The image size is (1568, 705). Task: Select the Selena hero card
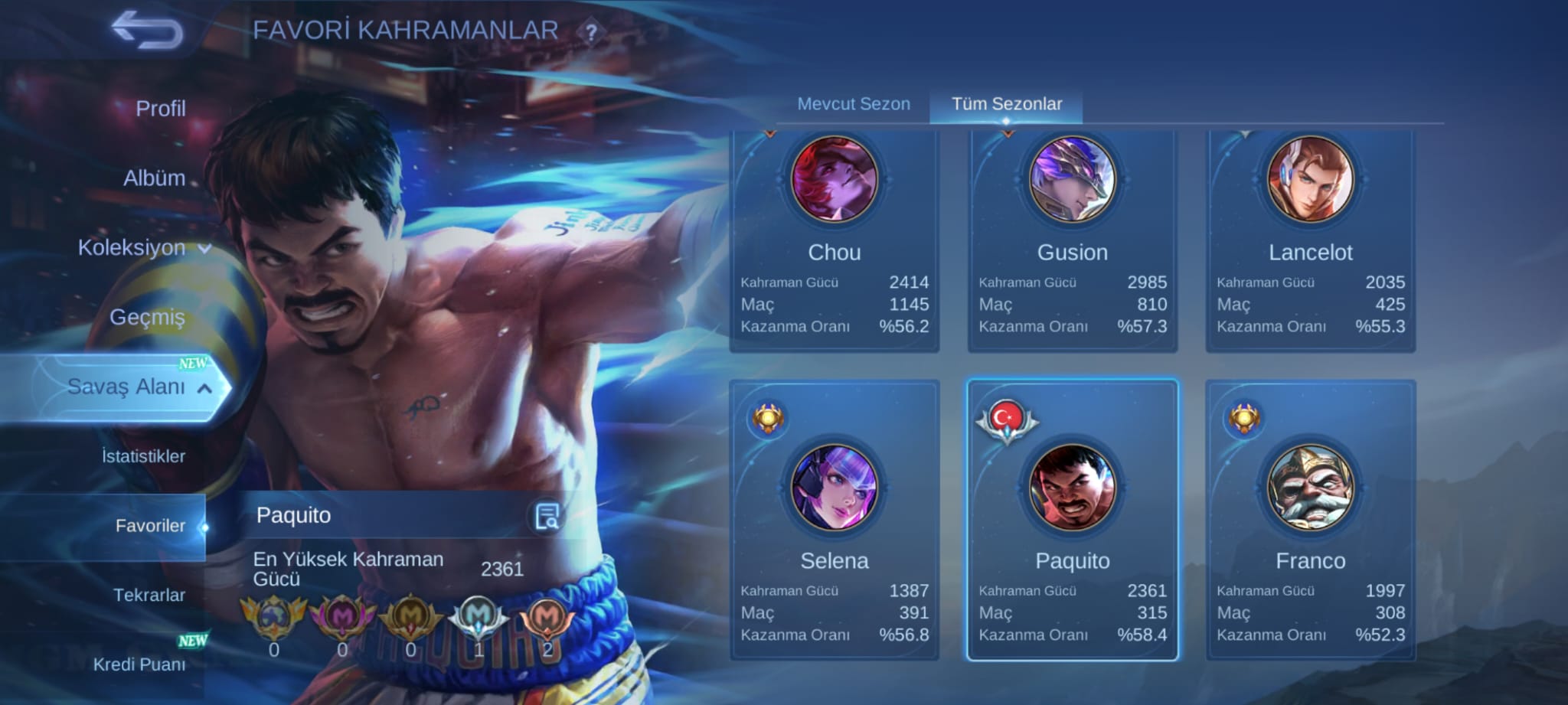click(x=835, y=521)
